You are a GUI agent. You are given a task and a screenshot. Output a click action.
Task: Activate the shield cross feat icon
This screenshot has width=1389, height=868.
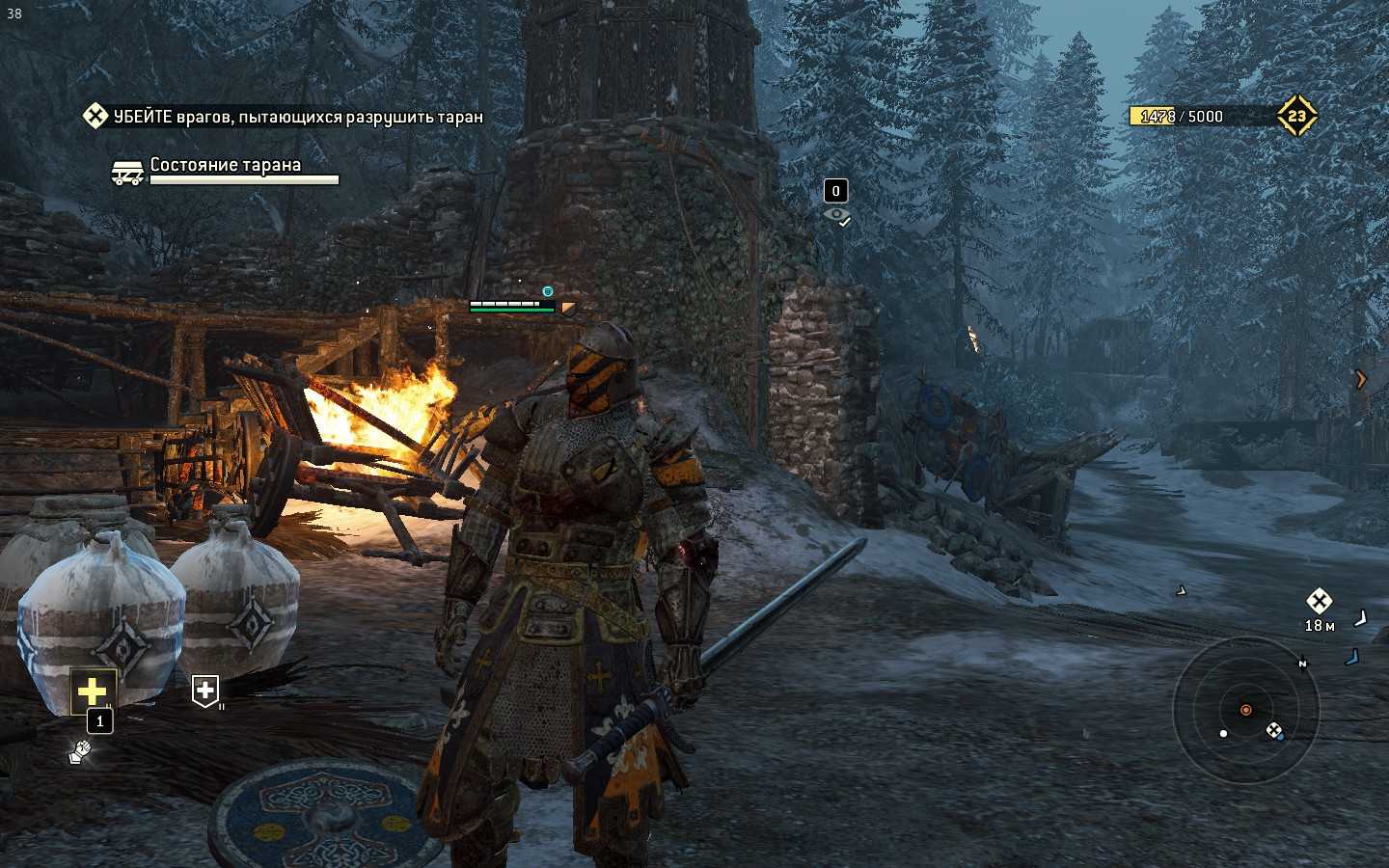pos(205,691)
